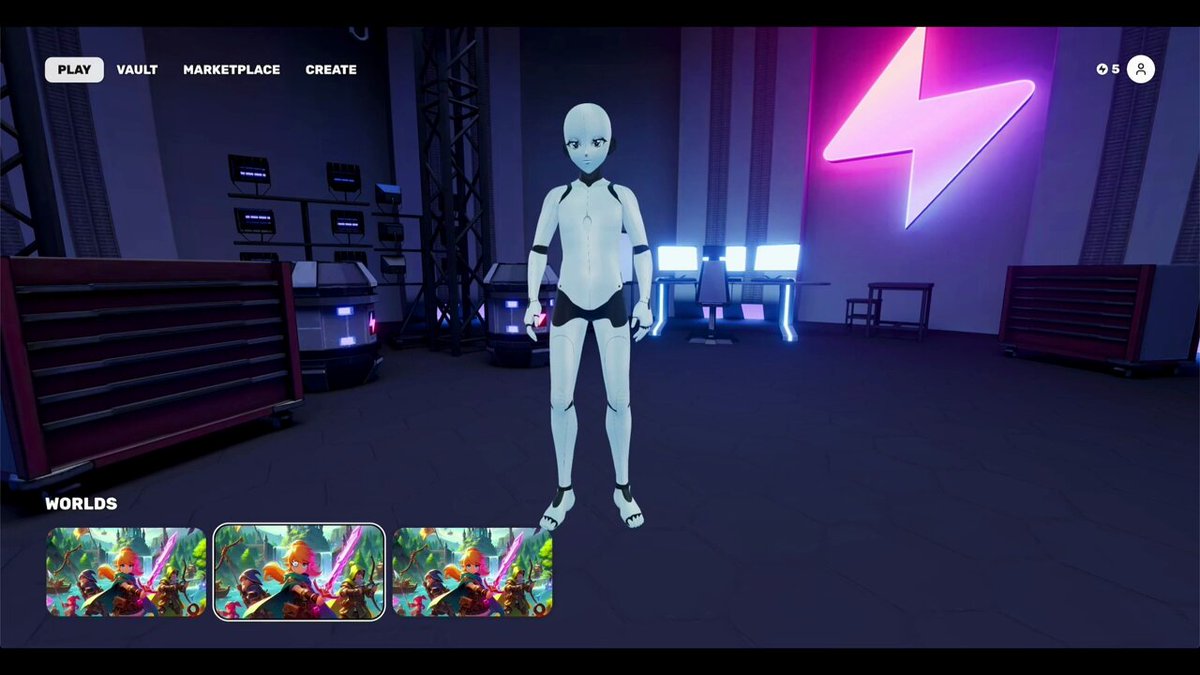Choose the highlighted middle world thumbnail
The height and width of the screenshot is (675, 1200).
tap(299, 572)
